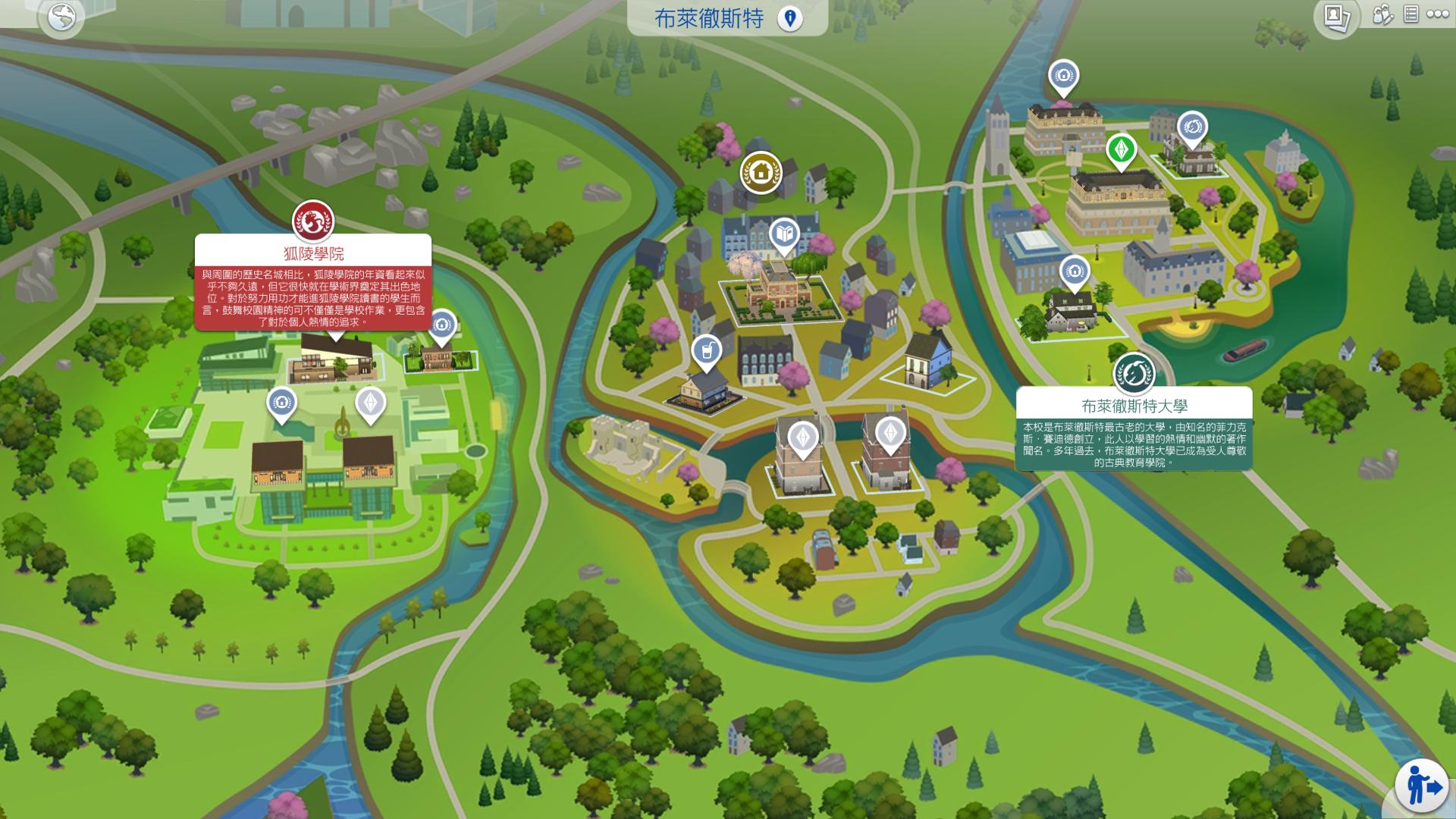This screenshot has height=819, width=1456.
Task: Choose the drink cup bar lot pin
Action: click(706, 351)
